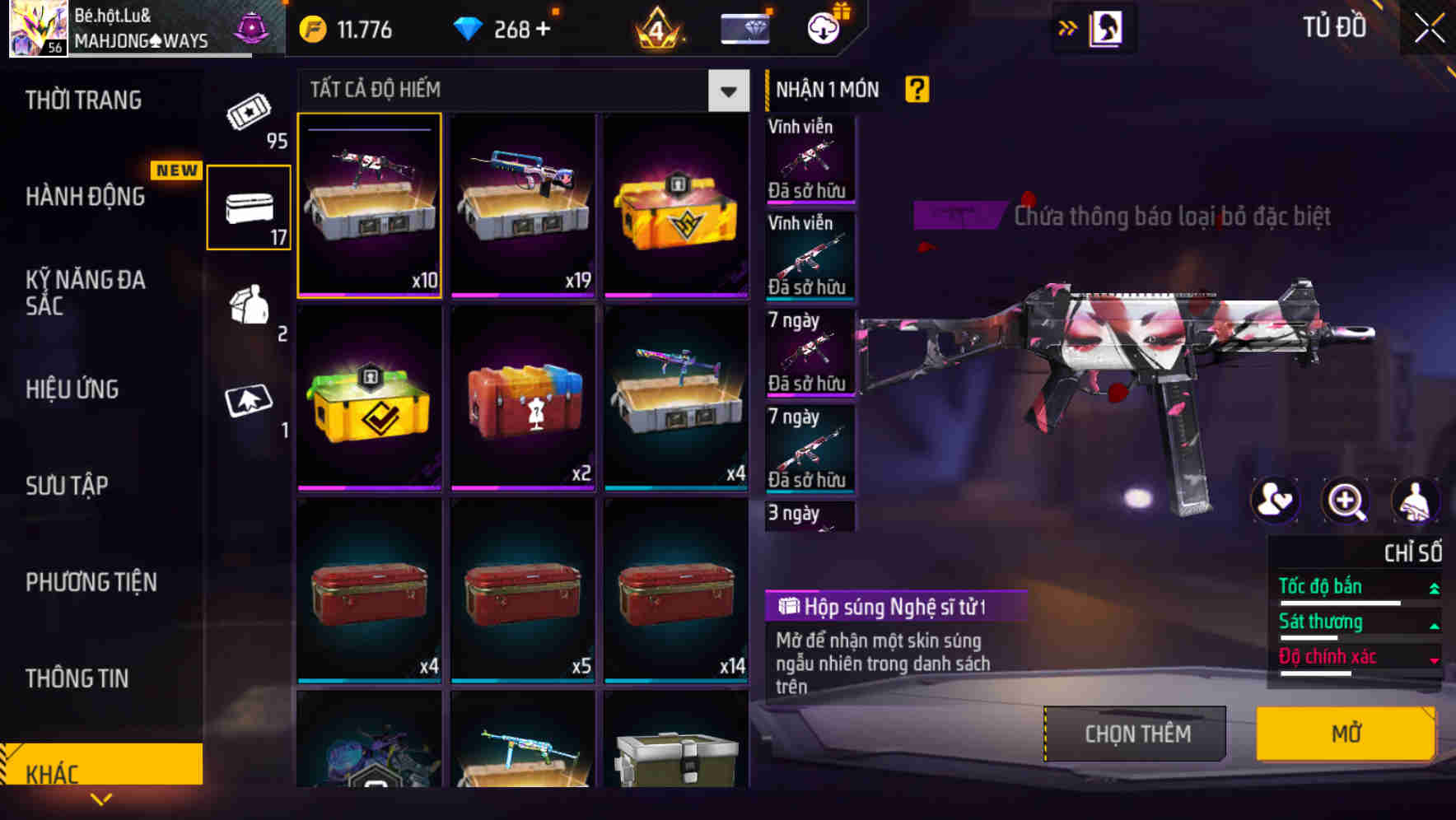Click the favorite character icon near the gun
Viewport: 1456px width, 820px height.
tap(1276, 501)
